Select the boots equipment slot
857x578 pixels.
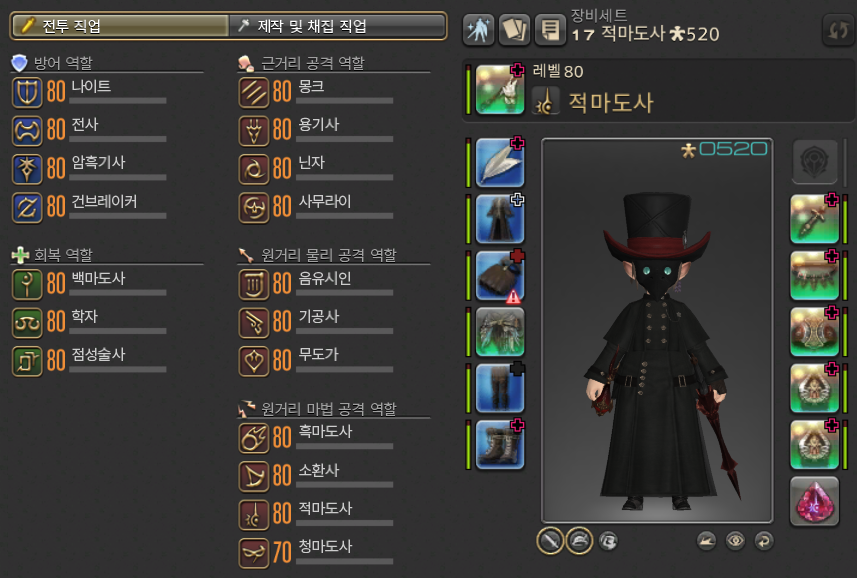click(x=499, y=444)
